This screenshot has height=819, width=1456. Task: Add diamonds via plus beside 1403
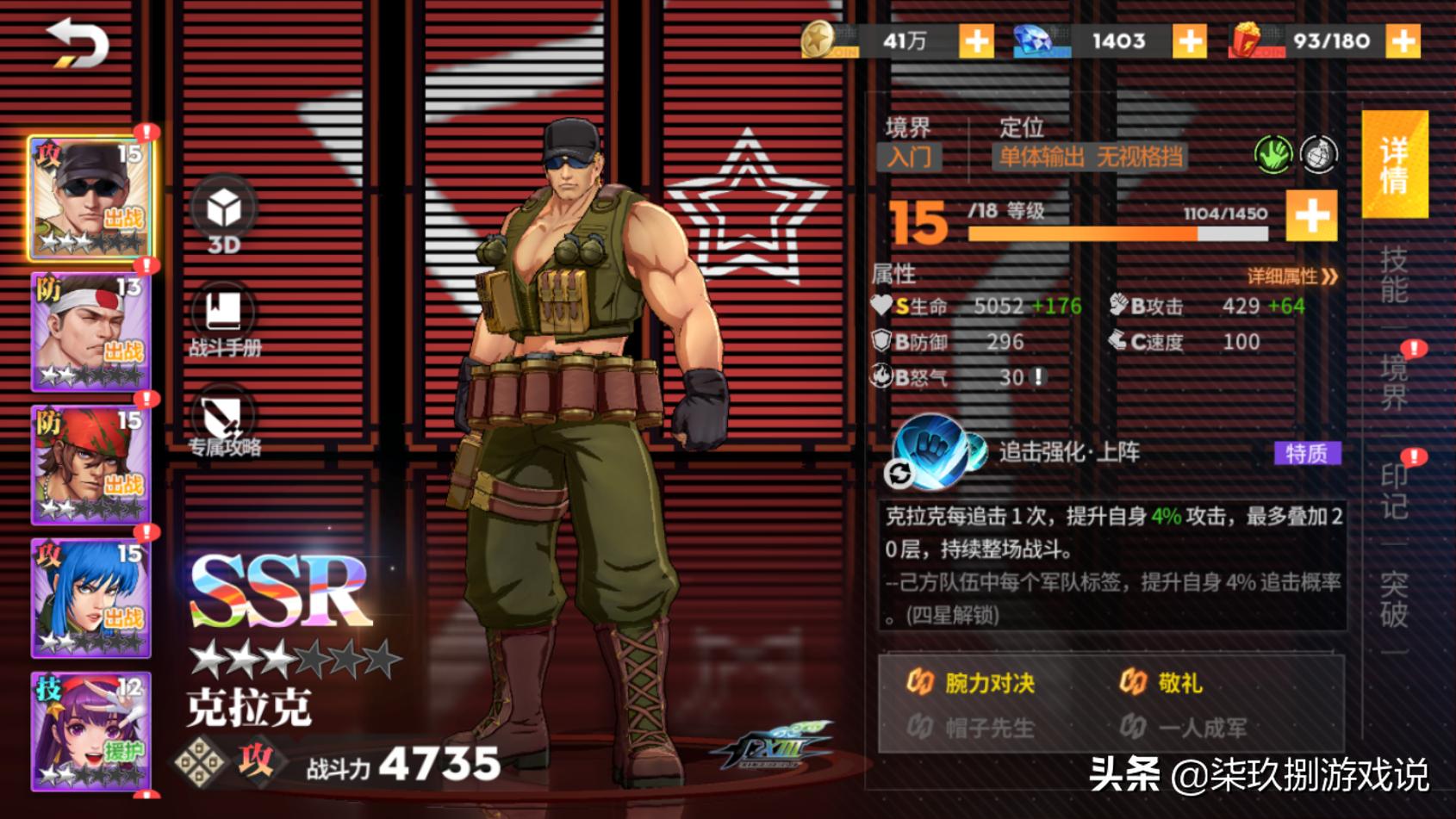pyautogui.click(x=1189, y=40)
